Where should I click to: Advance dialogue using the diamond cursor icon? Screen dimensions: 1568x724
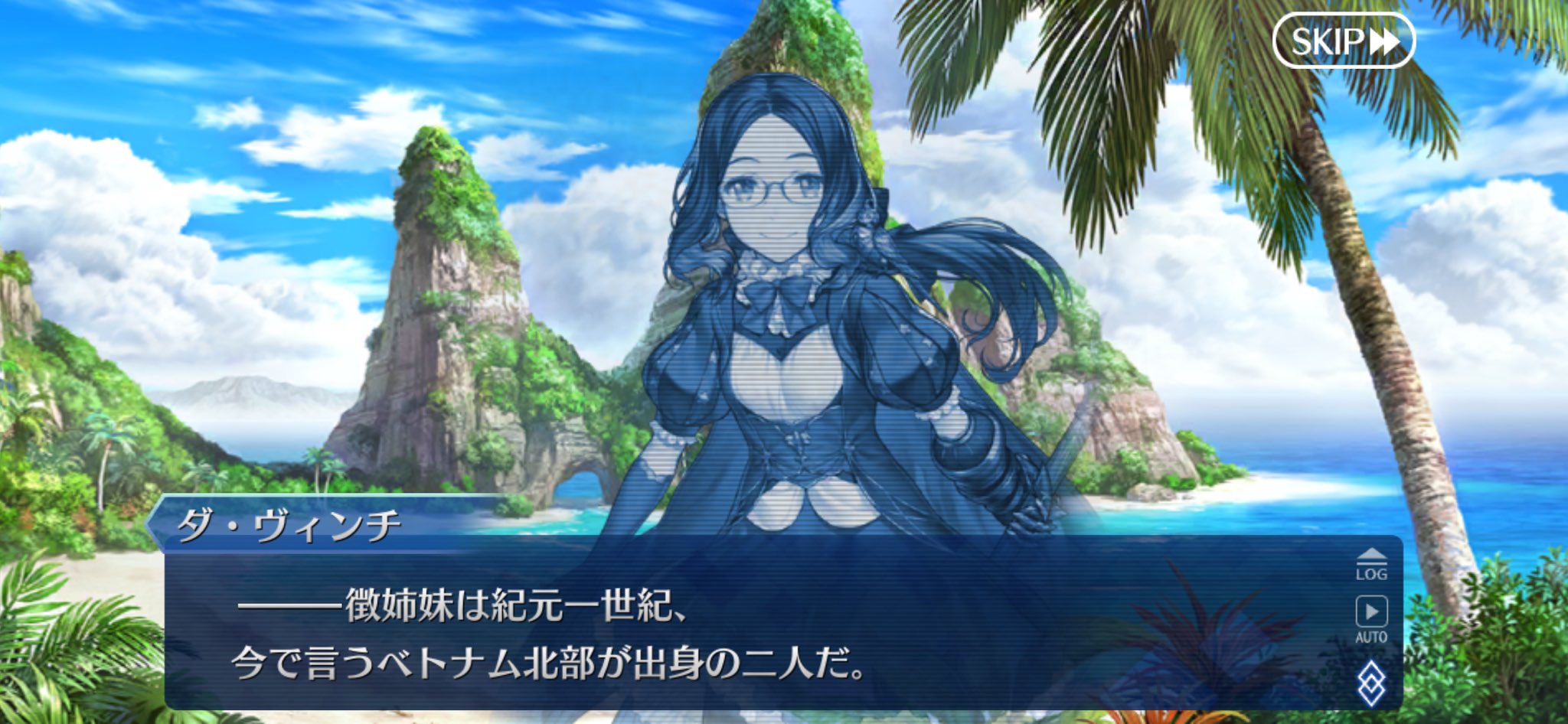click(1370, 683)
